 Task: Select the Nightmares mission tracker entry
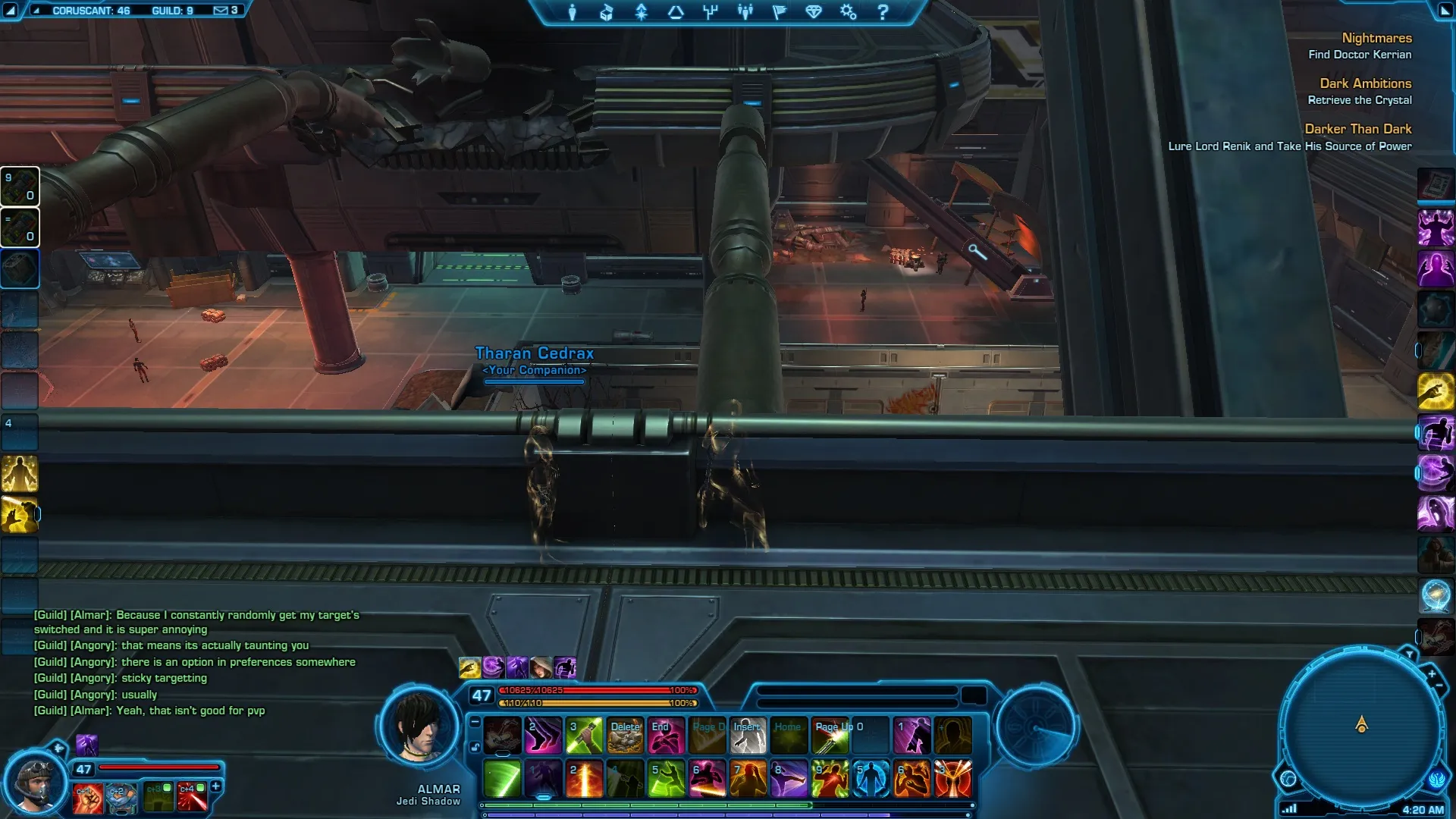[x=1376, y=38]
